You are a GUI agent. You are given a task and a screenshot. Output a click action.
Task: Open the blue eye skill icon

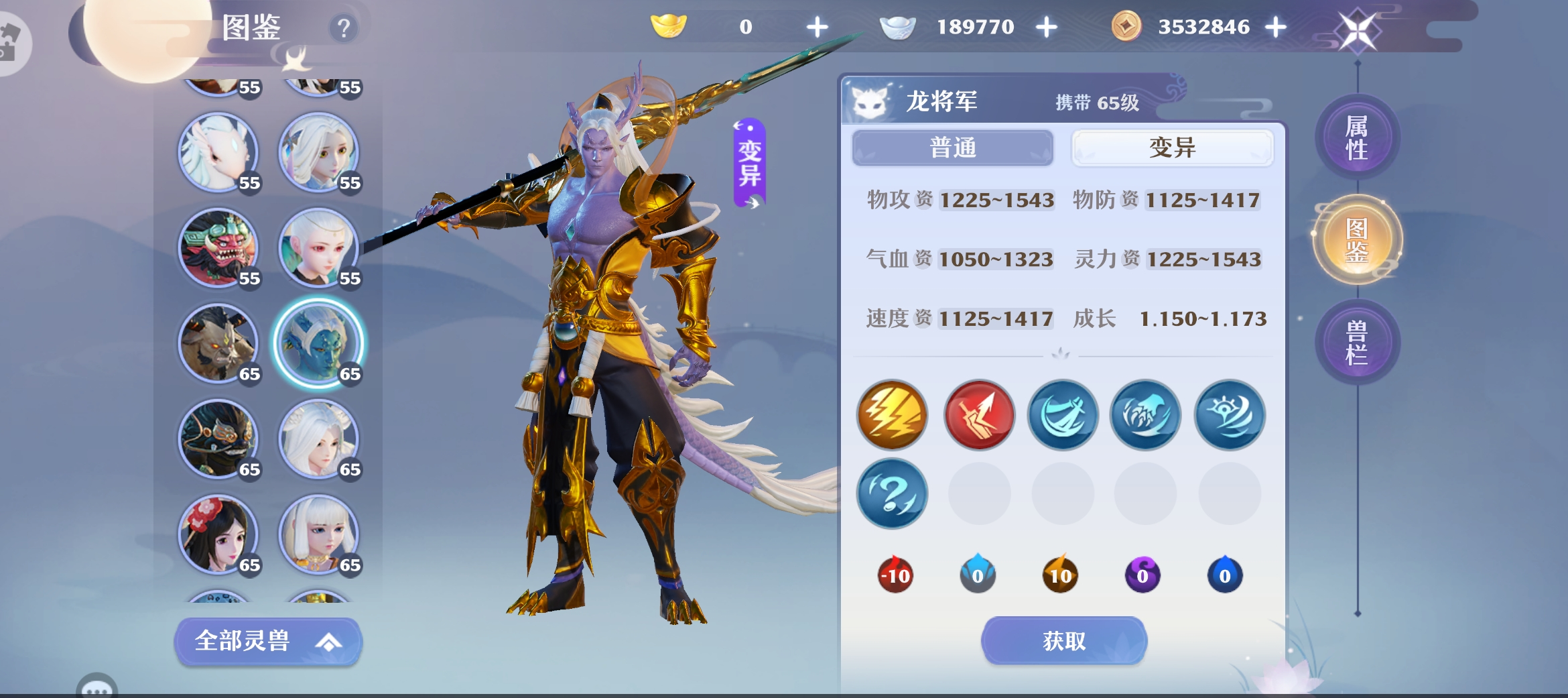[x=1230, y=415]
